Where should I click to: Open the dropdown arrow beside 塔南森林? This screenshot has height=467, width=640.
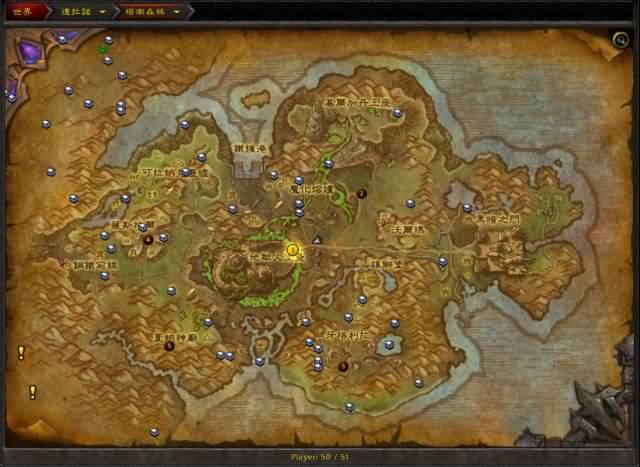point(177,13)
